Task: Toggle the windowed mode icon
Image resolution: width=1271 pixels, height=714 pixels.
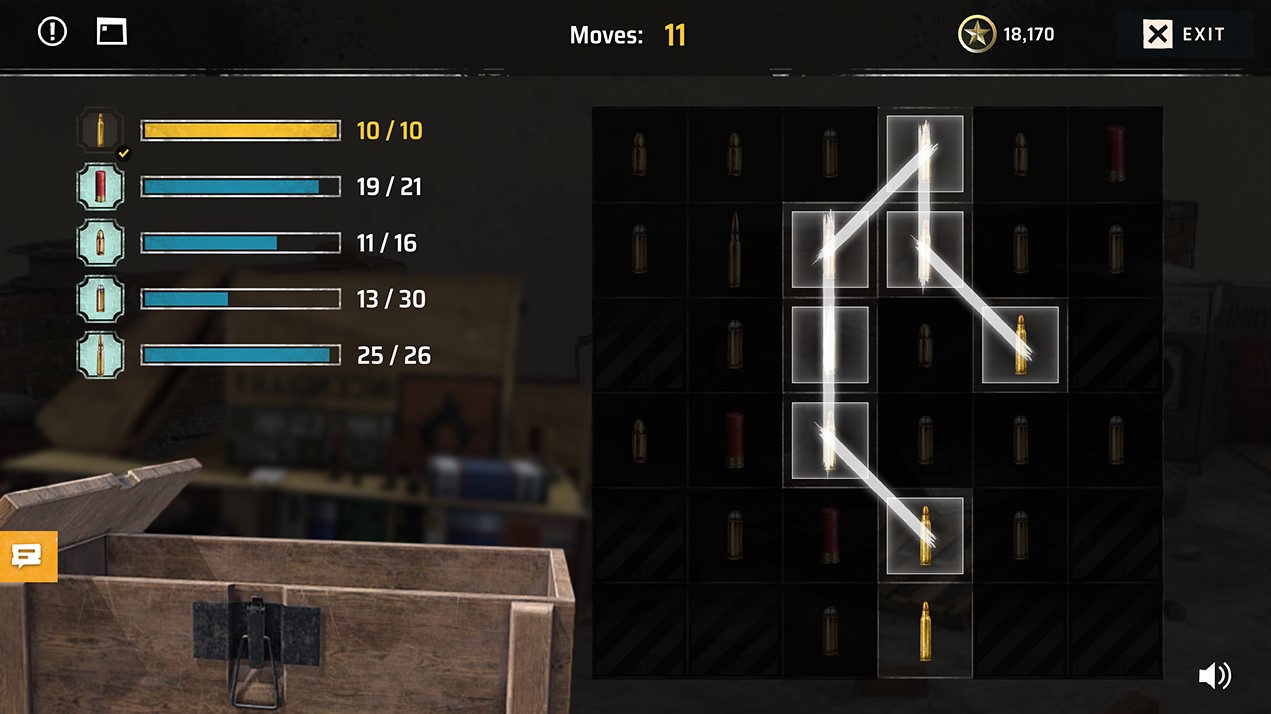Action: click(x=112, y=32)
